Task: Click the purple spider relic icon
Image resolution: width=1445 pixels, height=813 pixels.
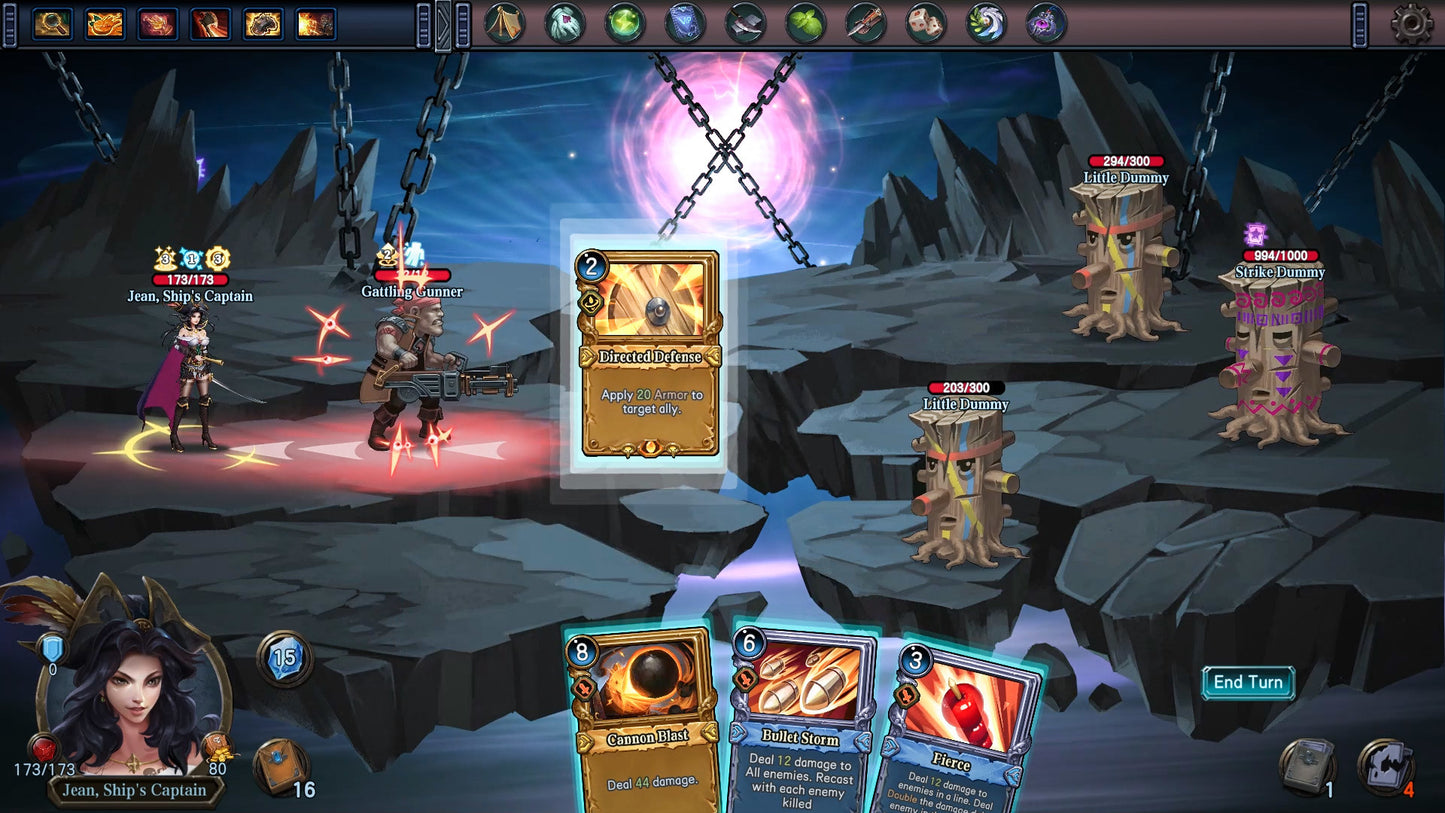Action: tap(1046, 23)
